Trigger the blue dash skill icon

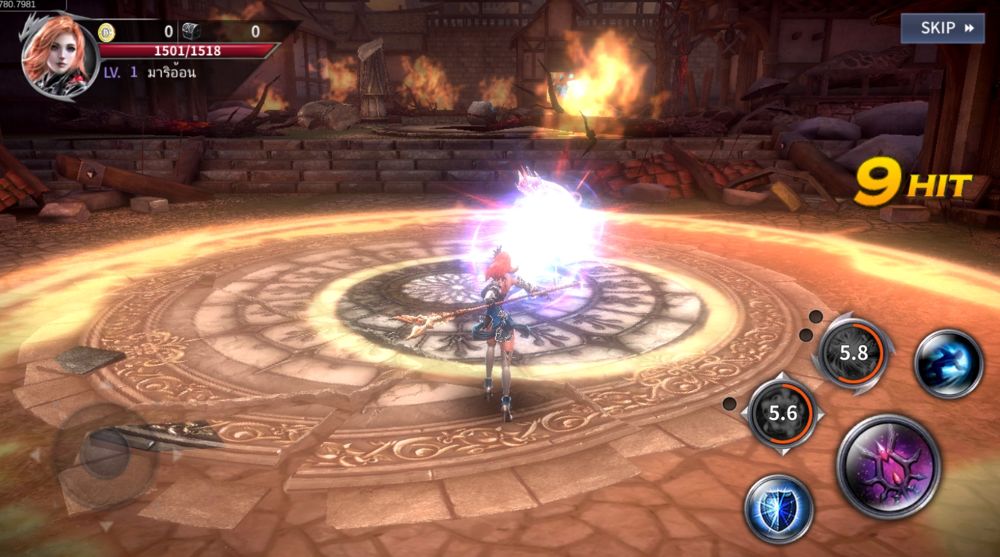[948, 363]
